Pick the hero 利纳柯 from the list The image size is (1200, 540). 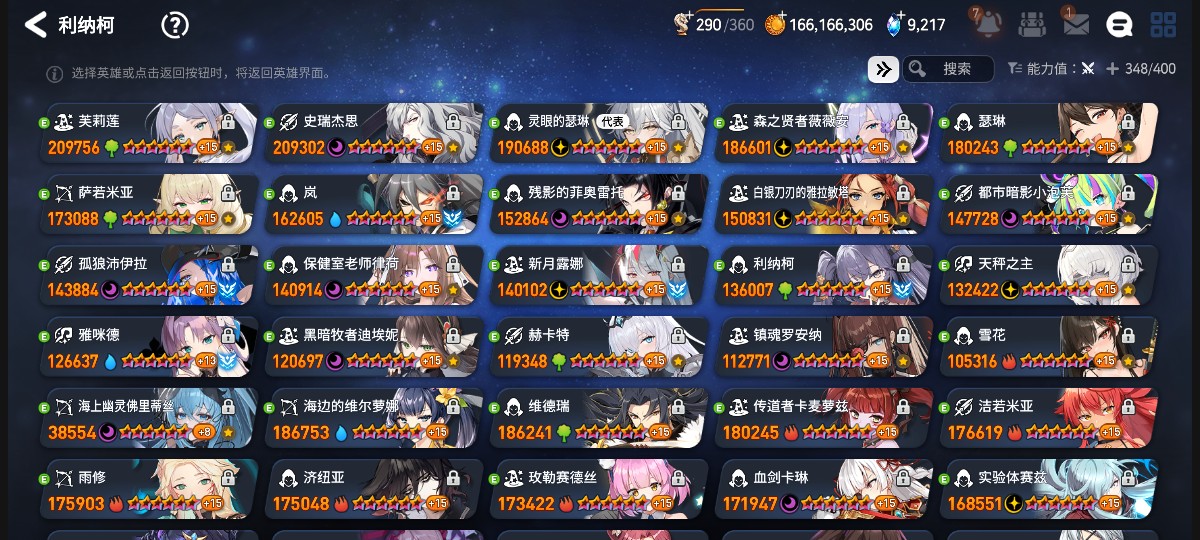pos(823,276)
